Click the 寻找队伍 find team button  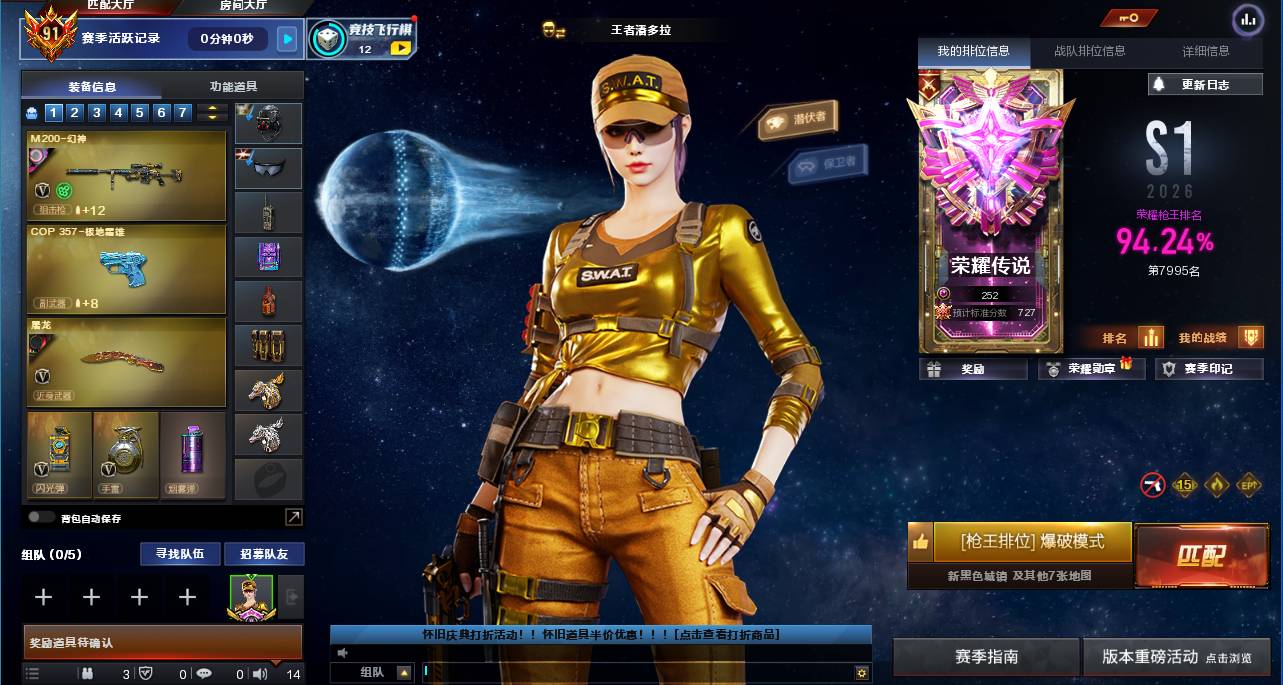pos(180,554)
